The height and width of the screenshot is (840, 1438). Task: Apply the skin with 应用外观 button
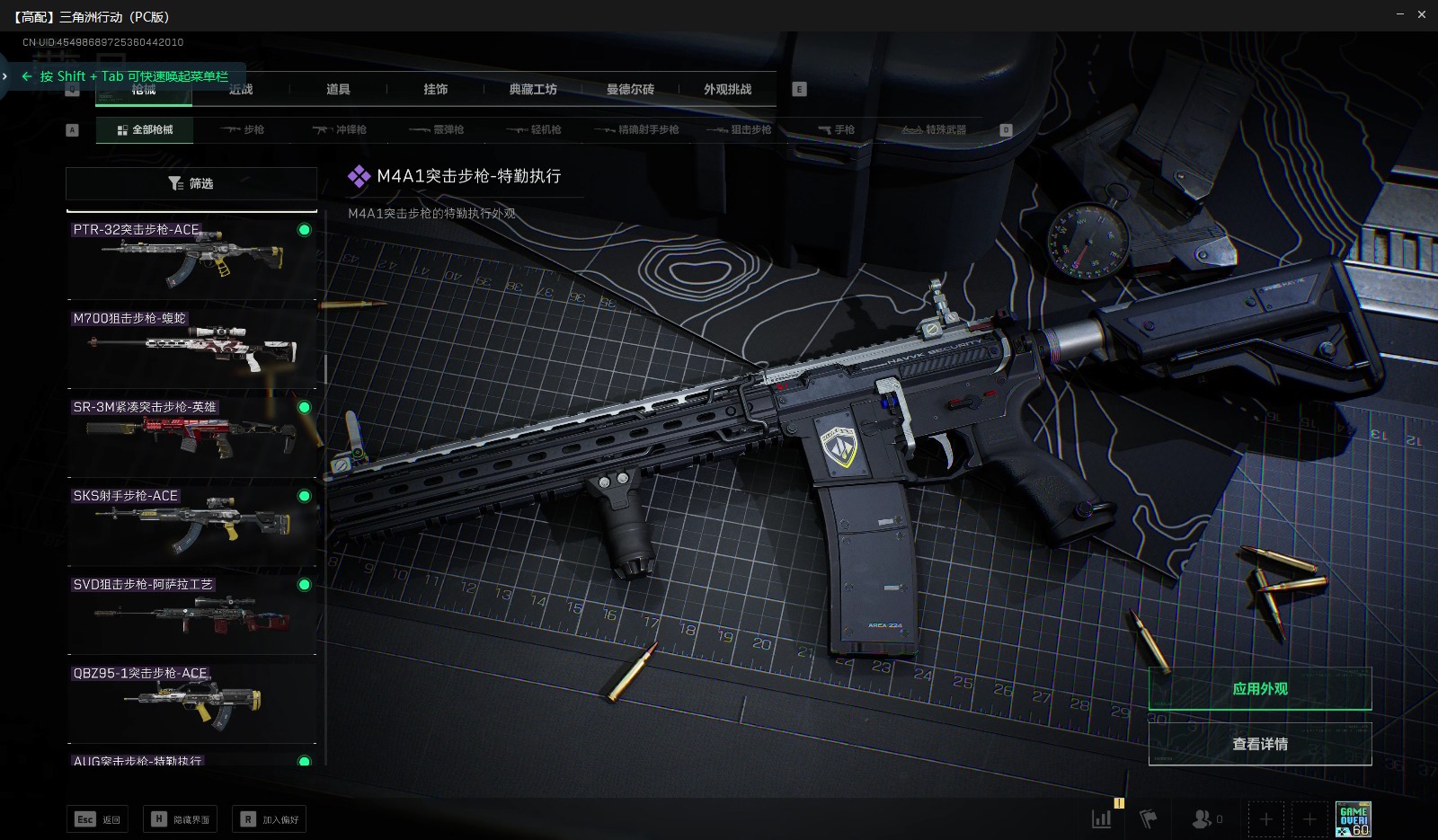pos(1259,689)
